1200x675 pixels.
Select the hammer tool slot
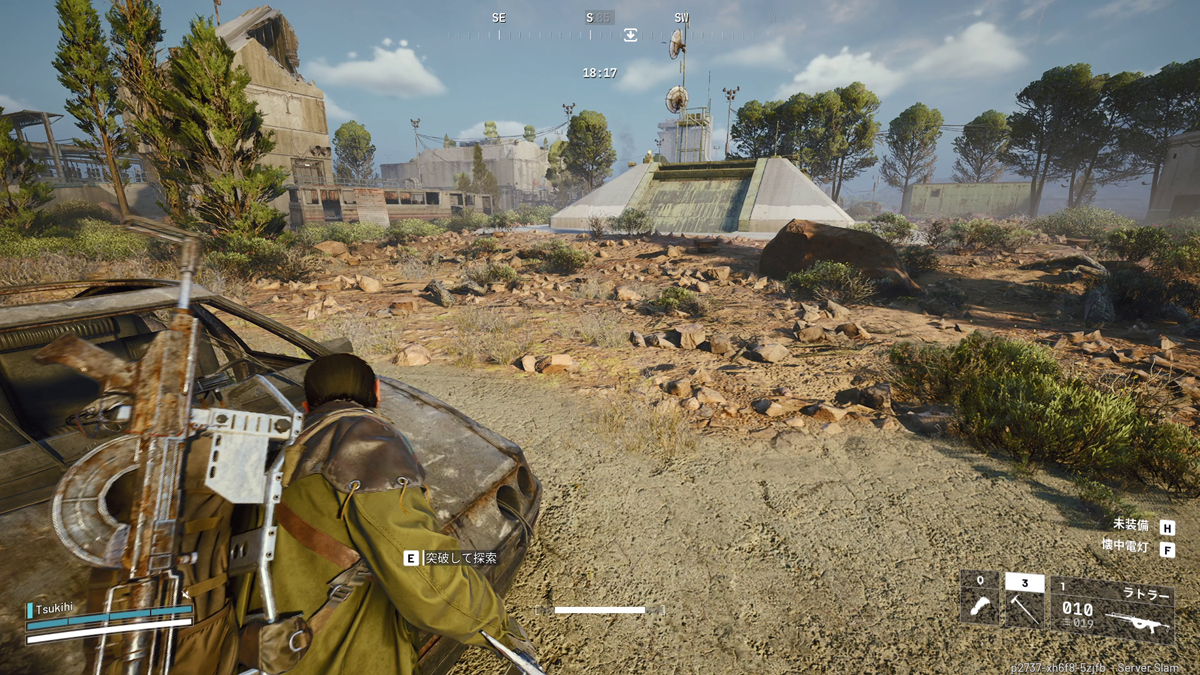coord(1024,602)
